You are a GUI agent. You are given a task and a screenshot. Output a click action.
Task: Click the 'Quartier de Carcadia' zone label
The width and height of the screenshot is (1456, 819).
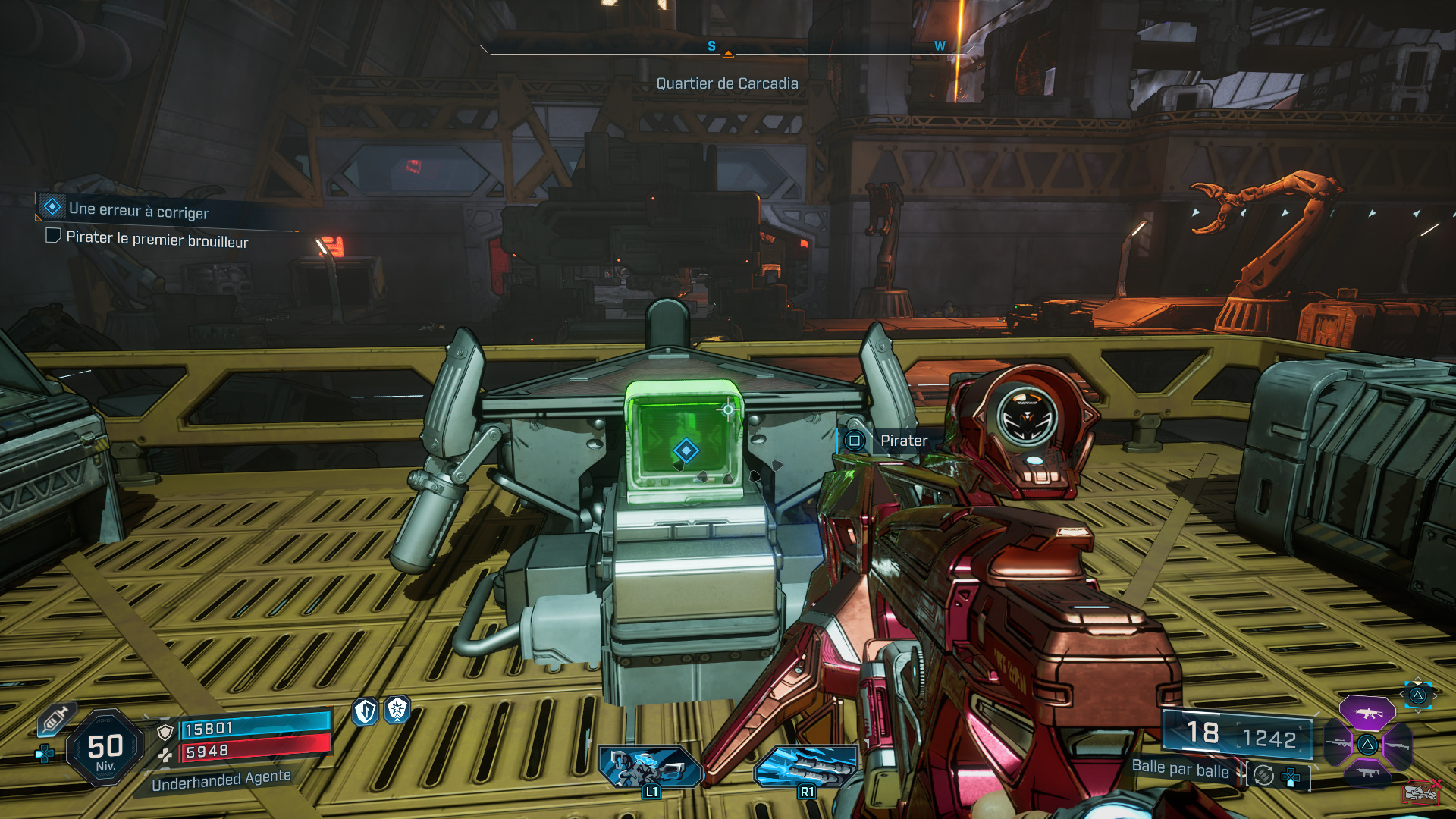click(x=727, y=84)
